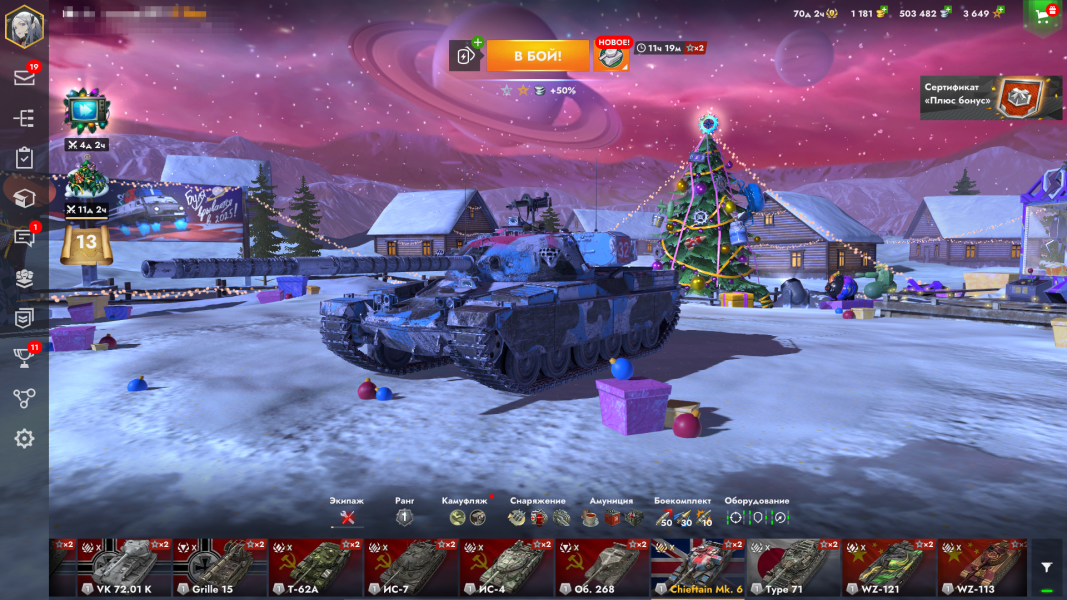Select the ИС-7 tank in the carousel
1067x600 pixels.
point(410,567)
